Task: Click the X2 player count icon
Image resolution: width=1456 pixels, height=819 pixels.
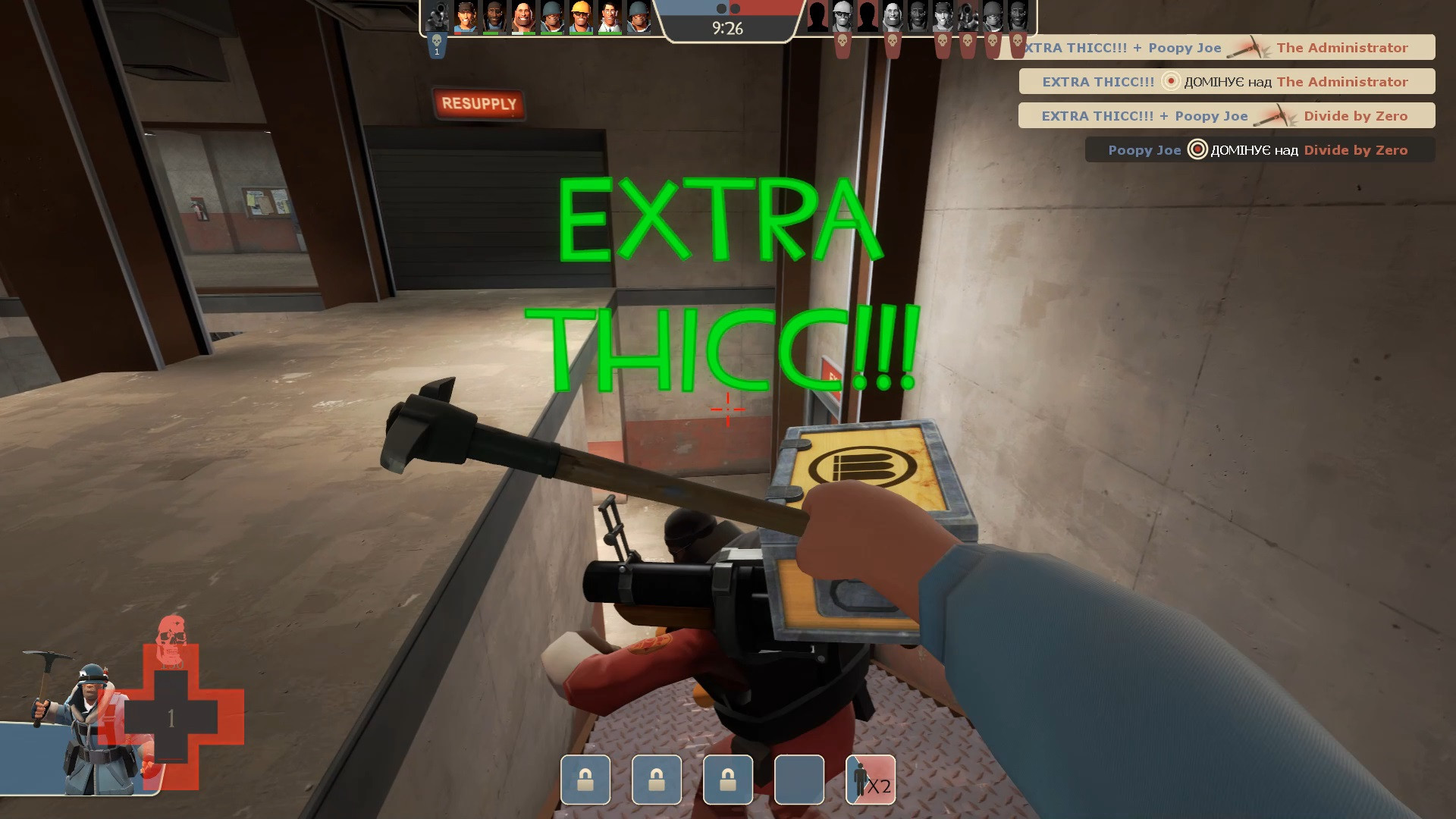Action: click(870, 780)
